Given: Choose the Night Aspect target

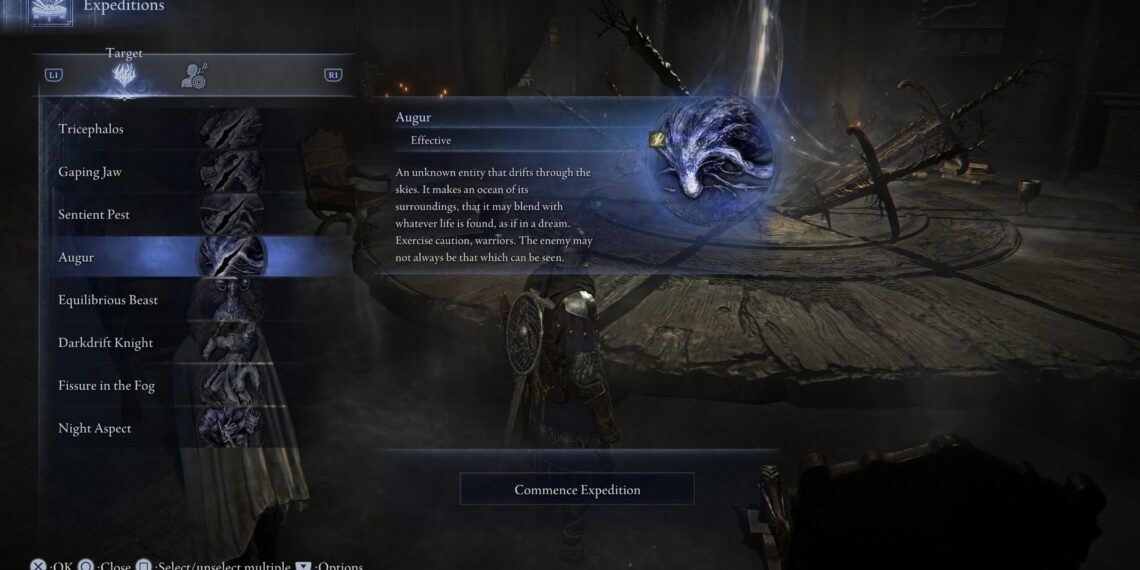Looking at the screenshot, I should pyautogui.click(x=160, y=429).
